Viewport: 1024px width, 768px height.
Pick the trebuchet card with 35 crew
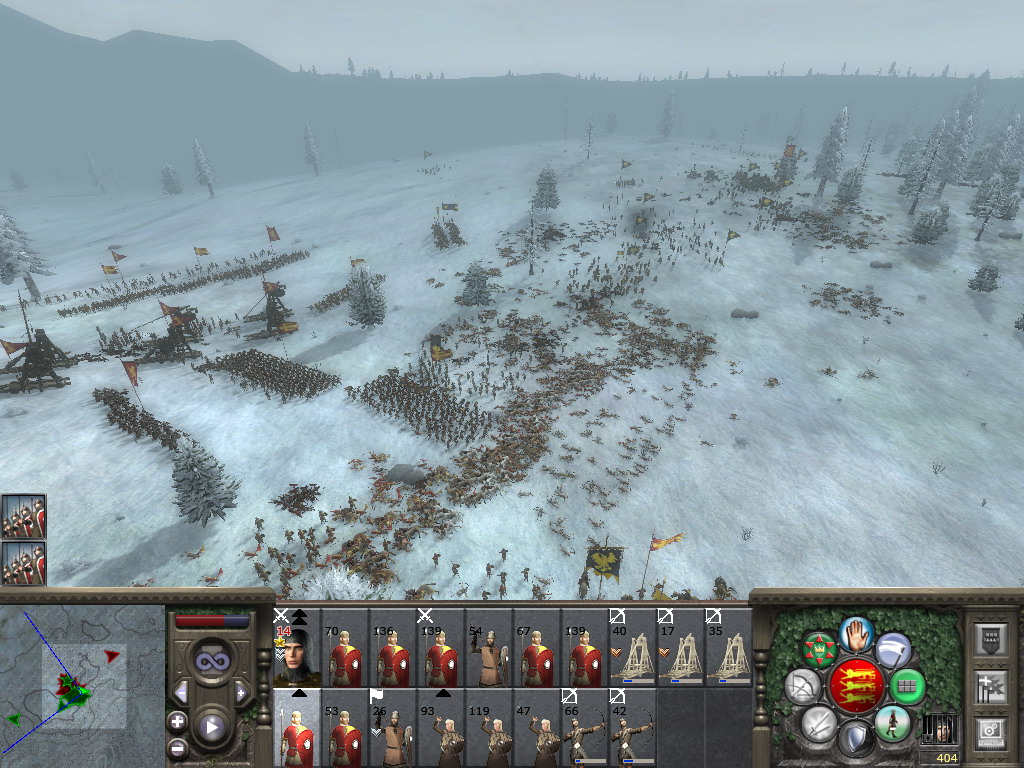coord(729,650)
